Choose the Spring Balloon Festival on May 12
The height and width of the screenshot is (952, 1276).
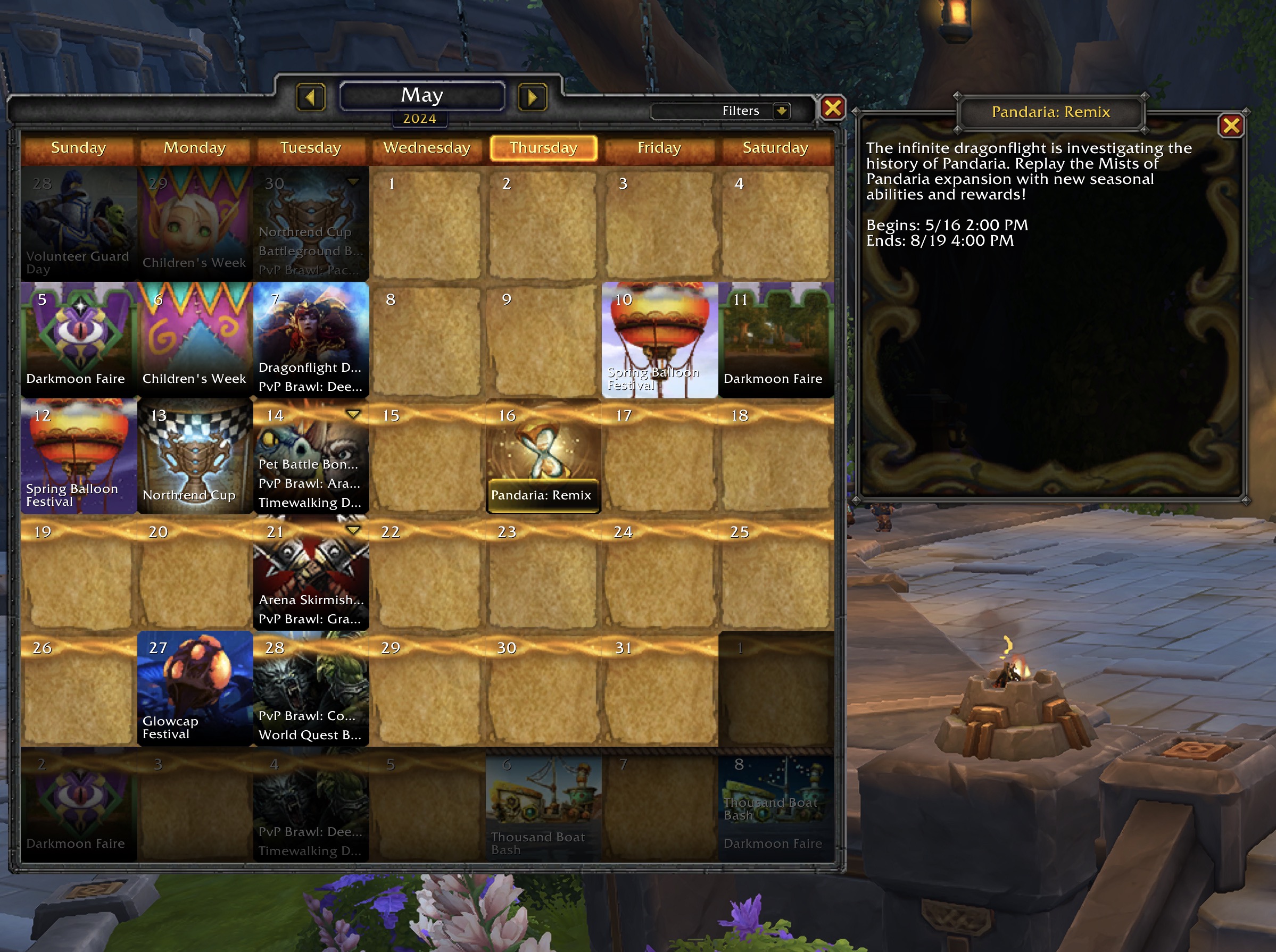[x=78, y=456]
